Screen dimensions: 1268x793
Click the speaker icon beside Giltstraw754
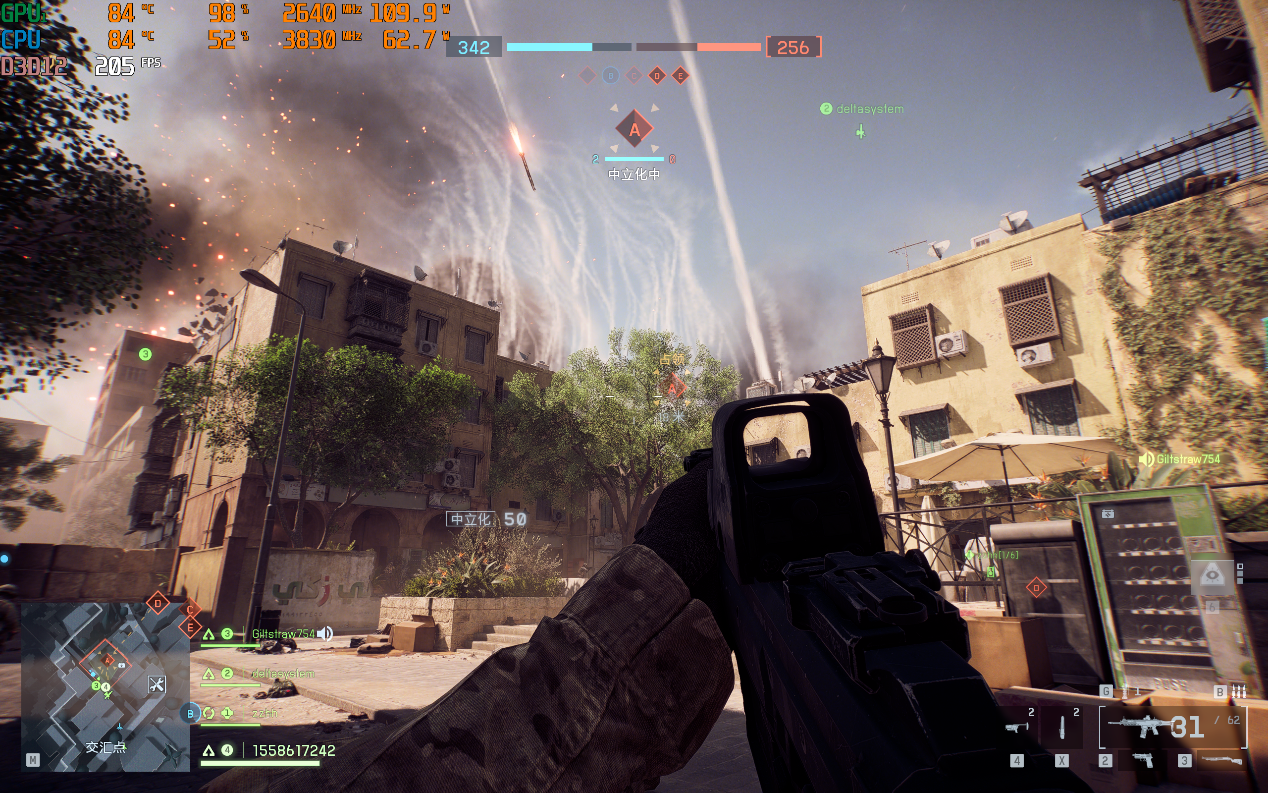pyautogui.click(x=325, y=634)
